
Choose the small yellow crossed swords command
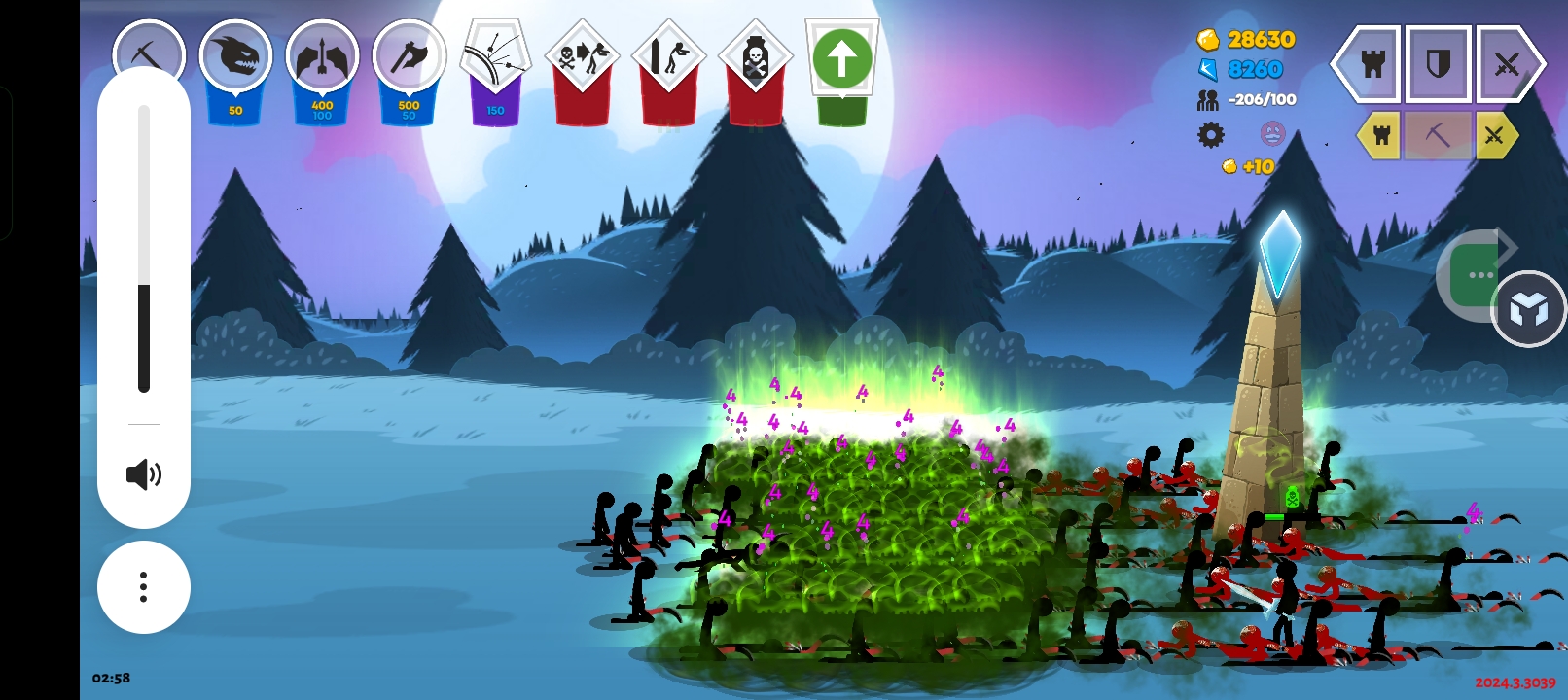[x=1495, y=135]
